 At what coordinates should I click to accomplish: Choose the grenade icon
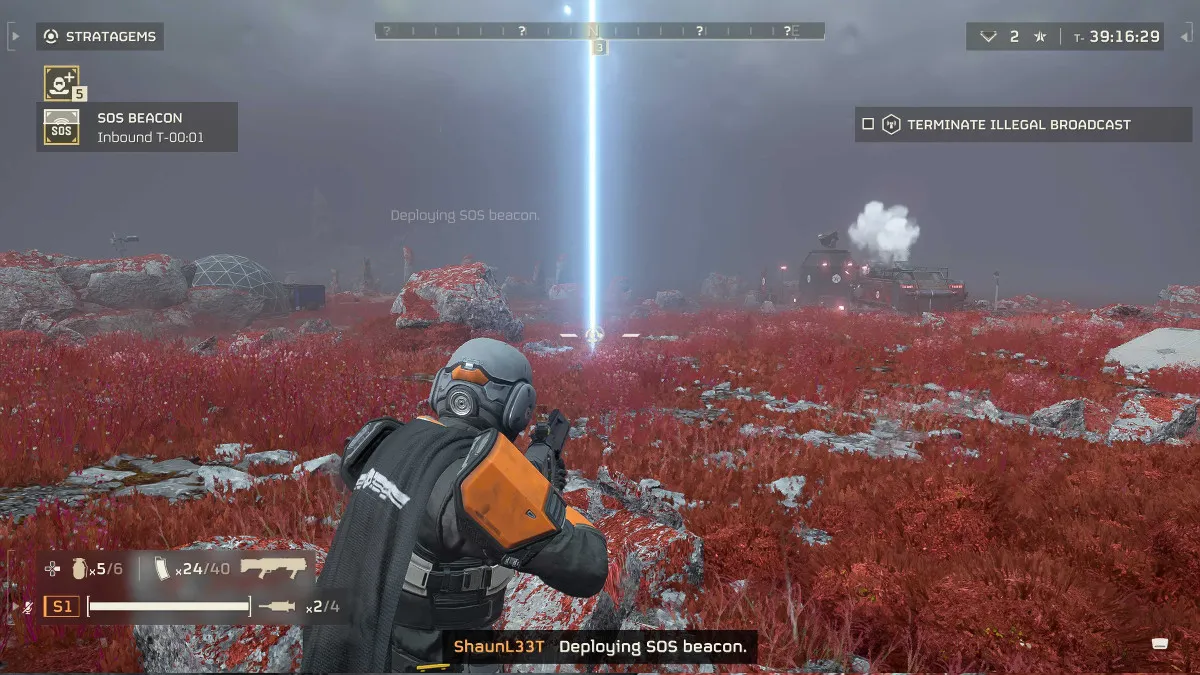79,569
